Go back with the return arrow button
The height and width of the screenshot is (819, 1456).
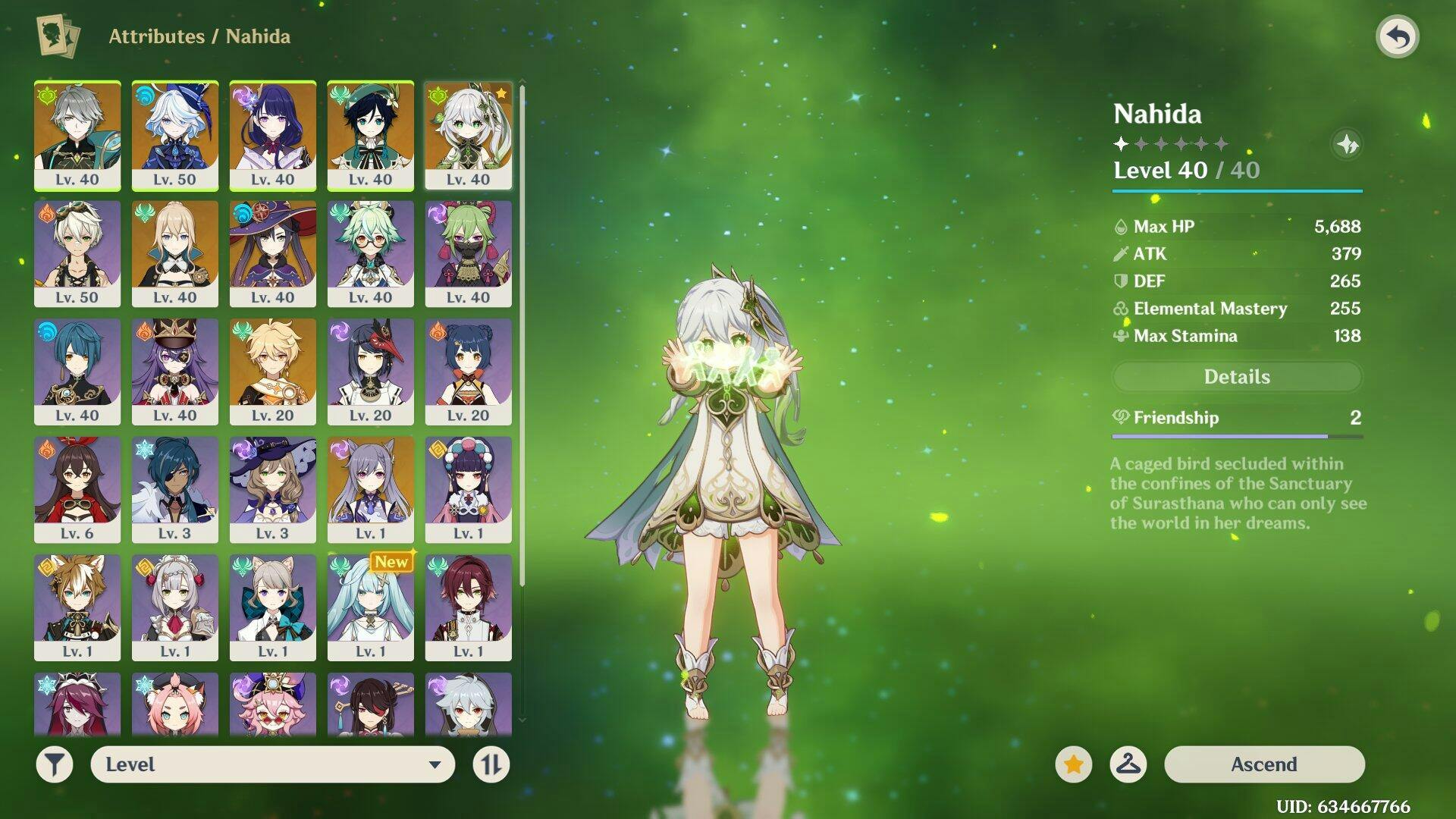point(1398,36)
